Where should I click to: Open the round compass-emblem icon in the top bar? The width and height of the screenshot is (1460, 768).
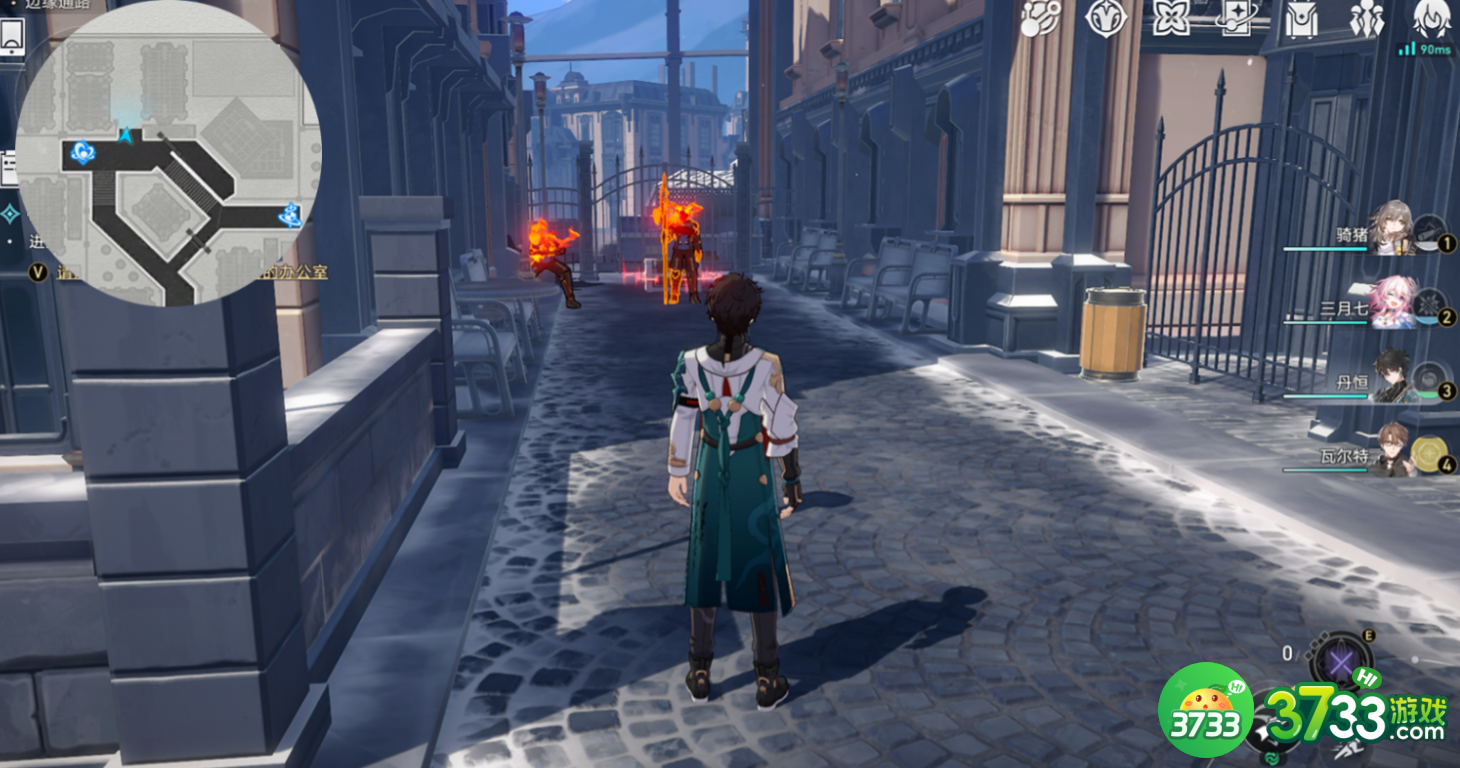pyautogui.click(x=1106, y=19)
